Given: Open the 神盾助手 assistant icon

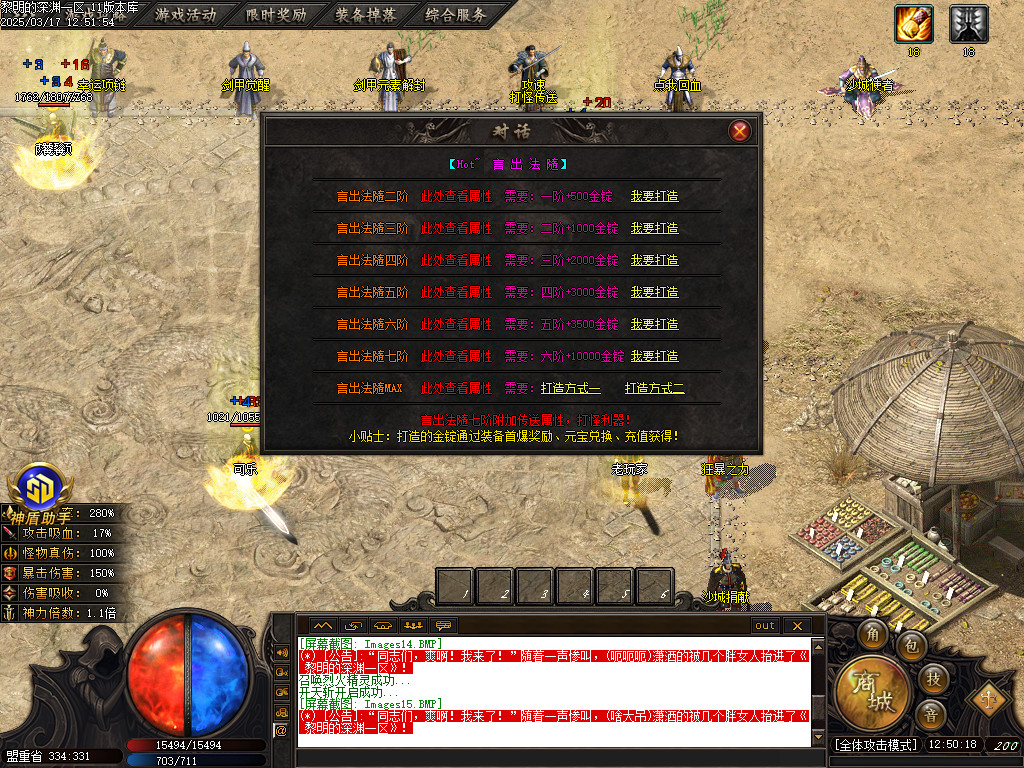Looking at the screenshot, I should (x=42, y=489).
